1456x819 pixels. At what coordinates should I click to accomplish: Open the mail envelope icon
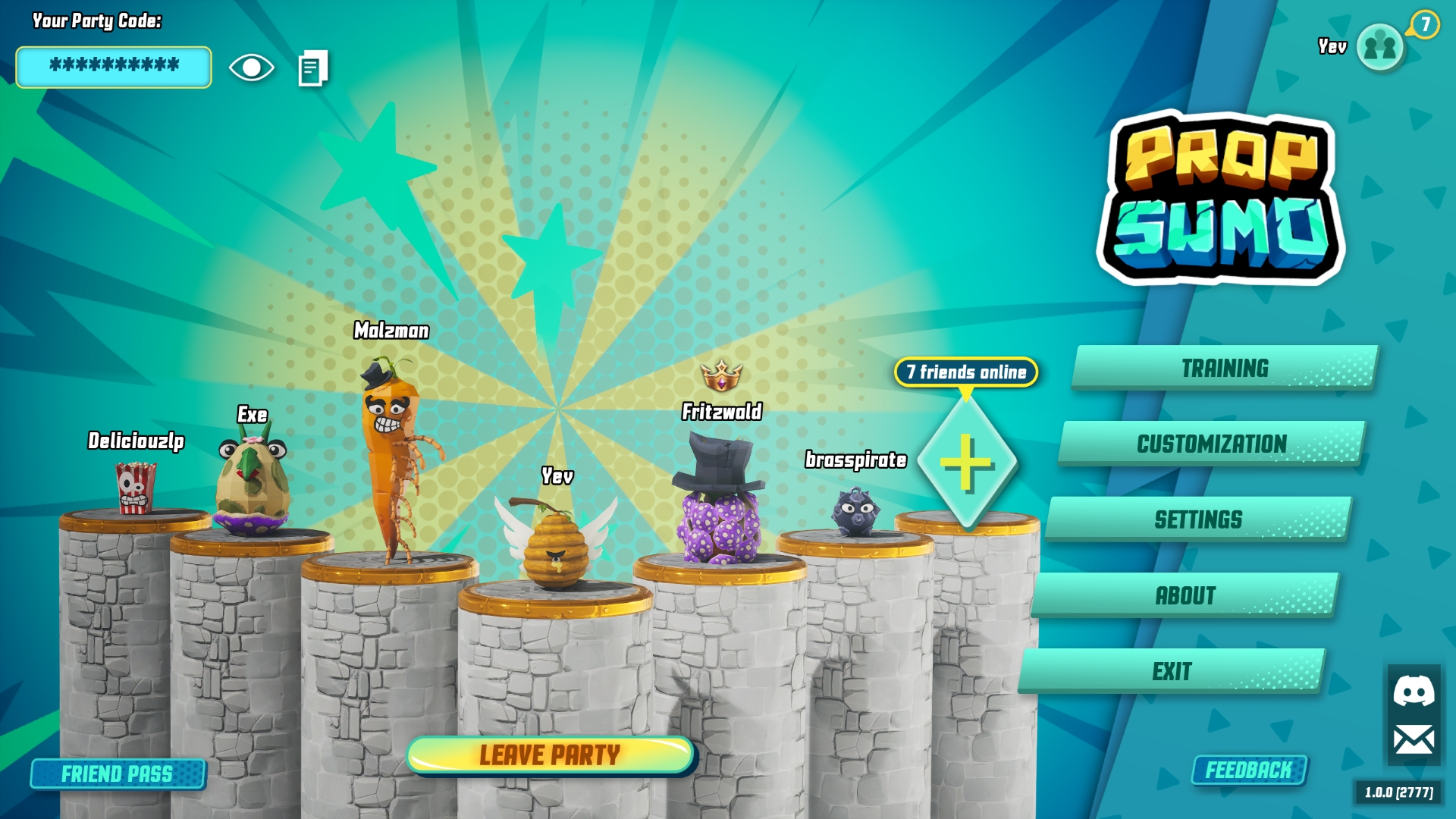pos(1414,739)
